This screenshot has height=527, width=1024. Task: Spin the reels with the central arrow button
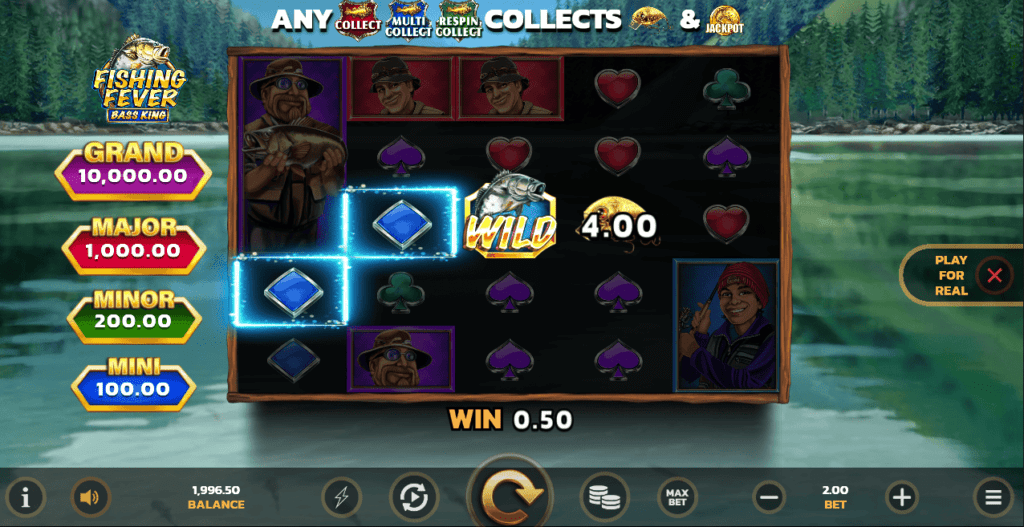(x=512, y=495)
